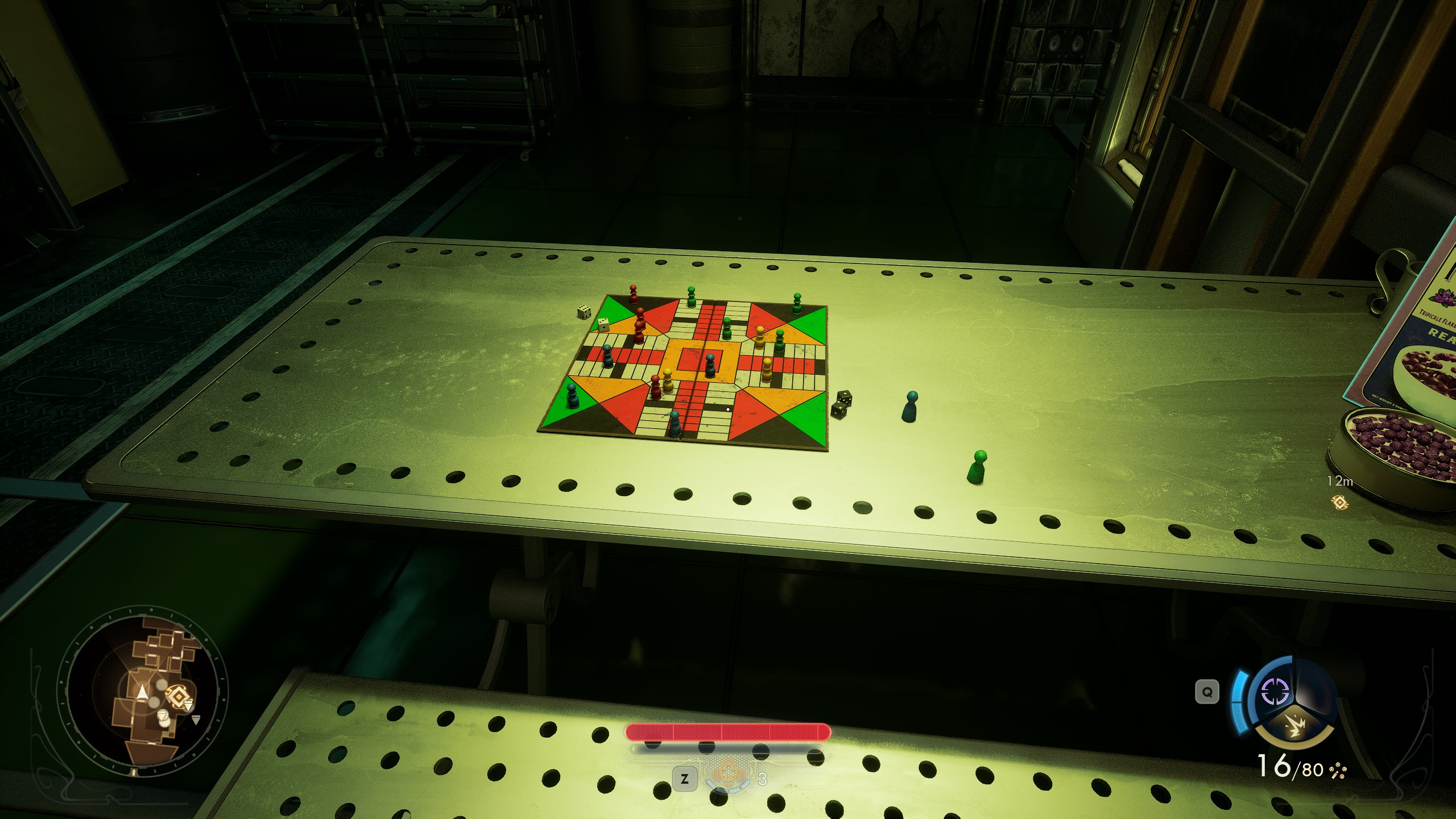Select the player arrow at the minimap center

(142, 693)
